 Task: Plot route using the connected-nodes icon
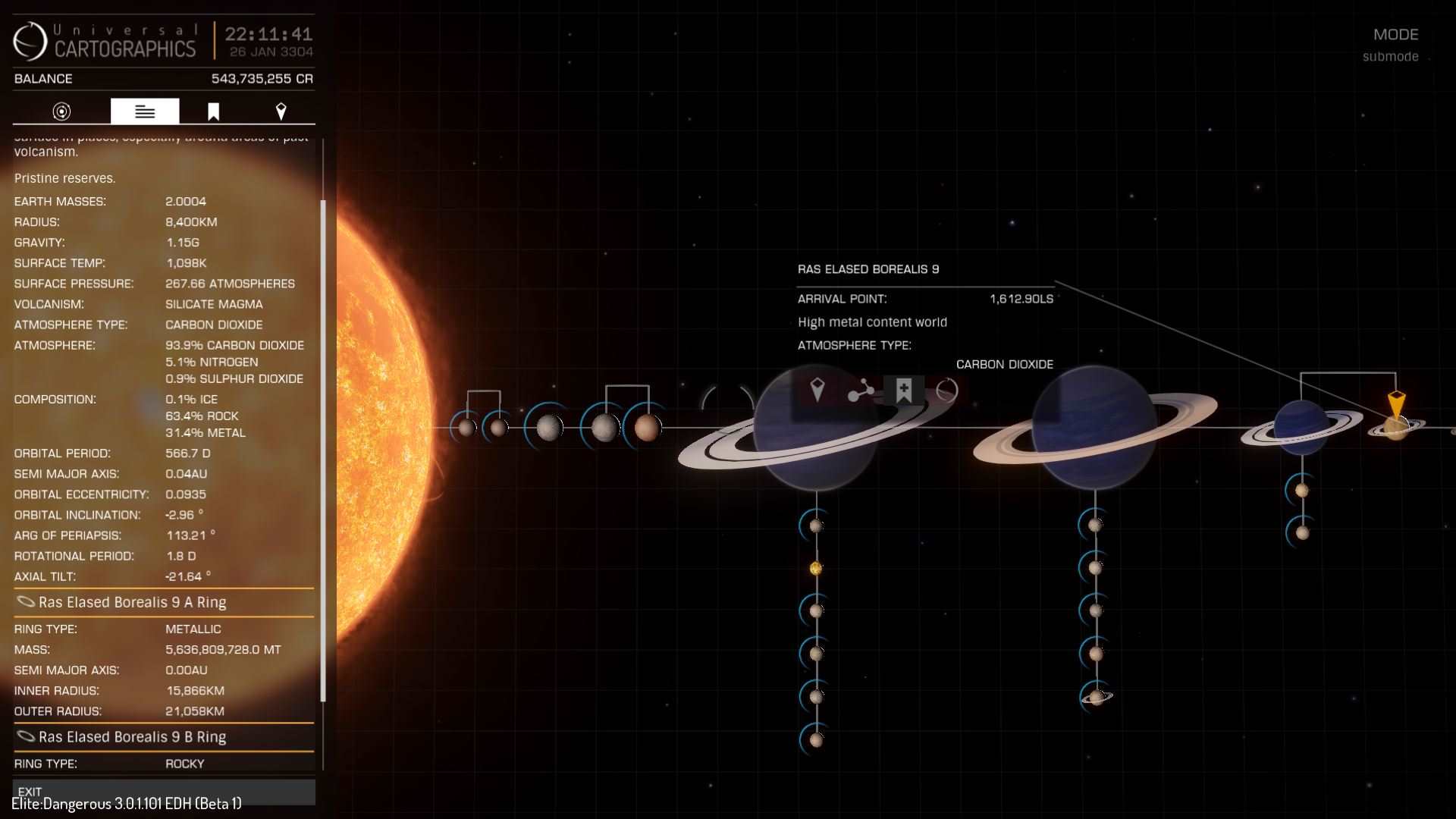[860, 391]
